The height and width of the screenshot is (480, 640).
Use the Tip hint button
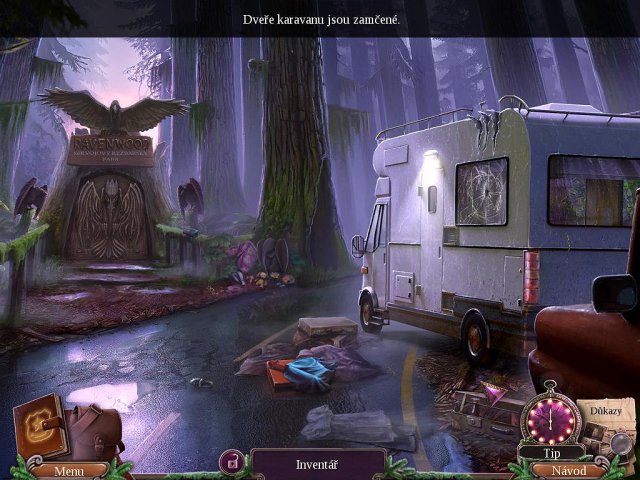(549, 452)
